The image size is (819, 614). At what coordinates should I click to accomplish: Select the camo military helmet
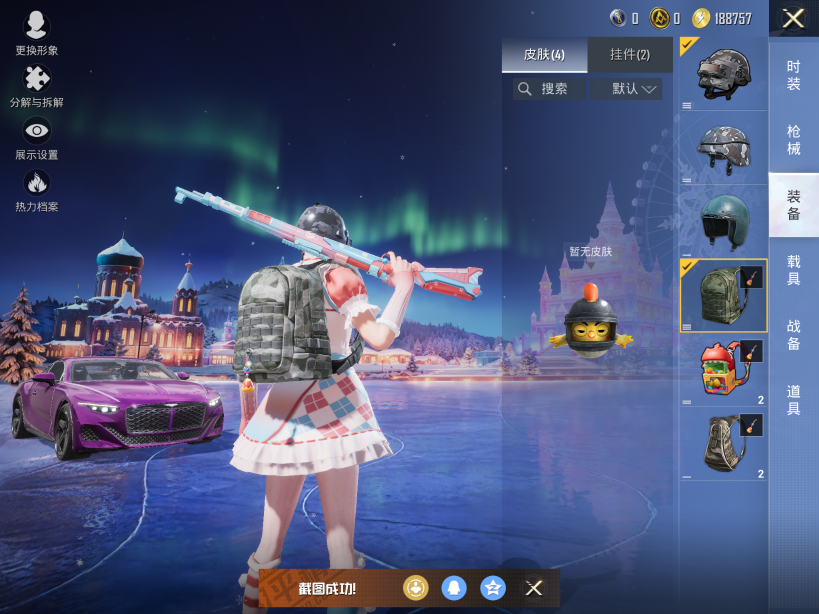(x=723, y=148)
